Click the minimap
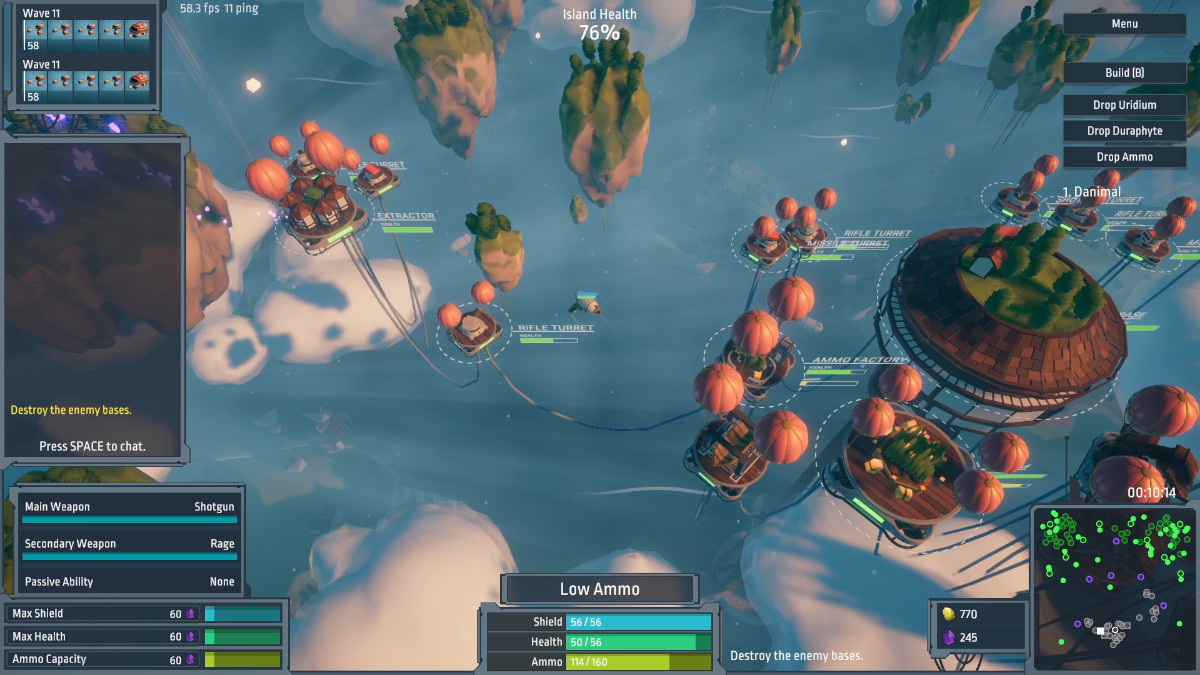Viewport: 1200px width, 675px height. coord(1112,586)
